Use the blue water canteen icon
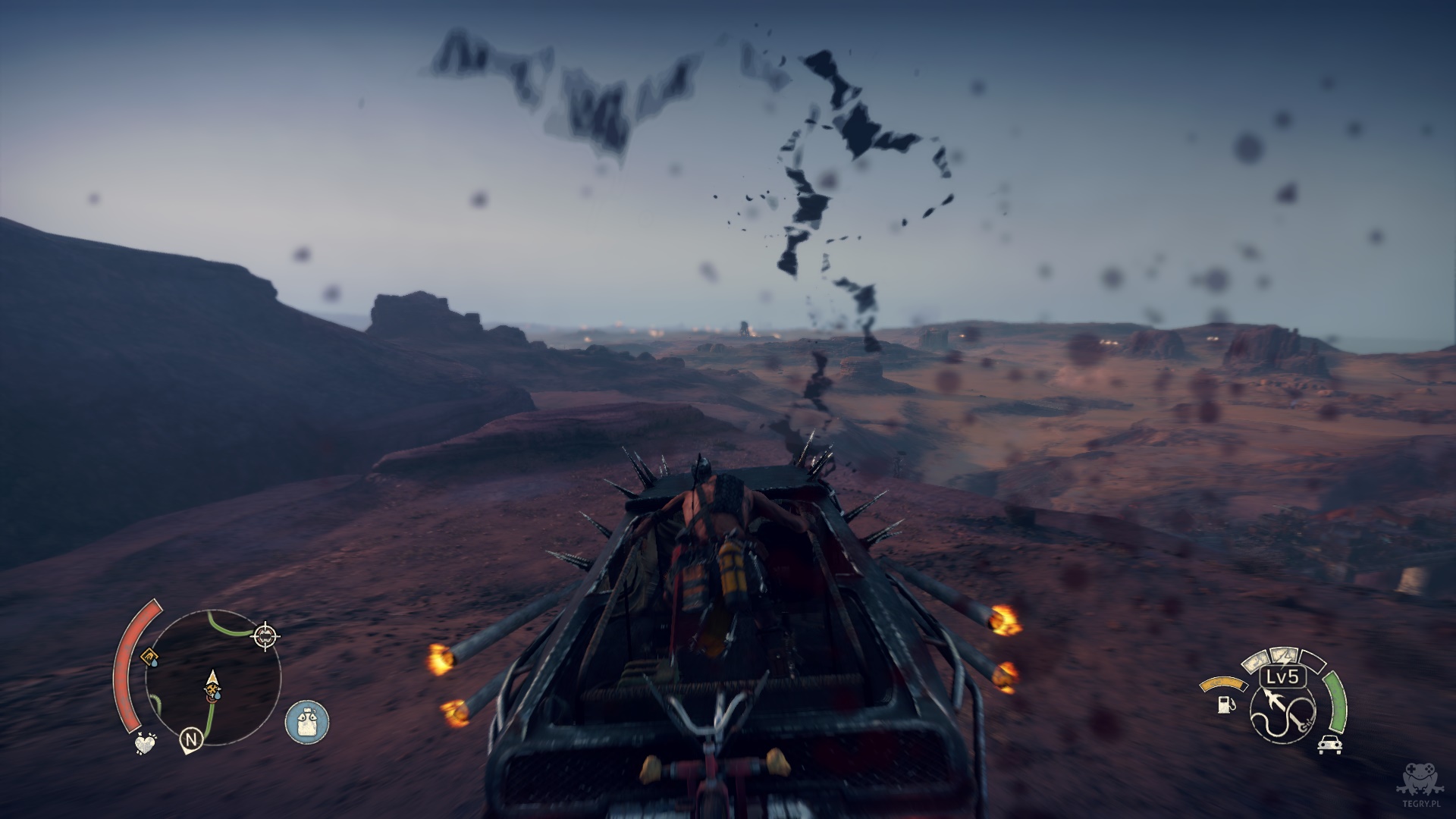The width and height of the screenshot is (1456, 819). coord(307,721)
